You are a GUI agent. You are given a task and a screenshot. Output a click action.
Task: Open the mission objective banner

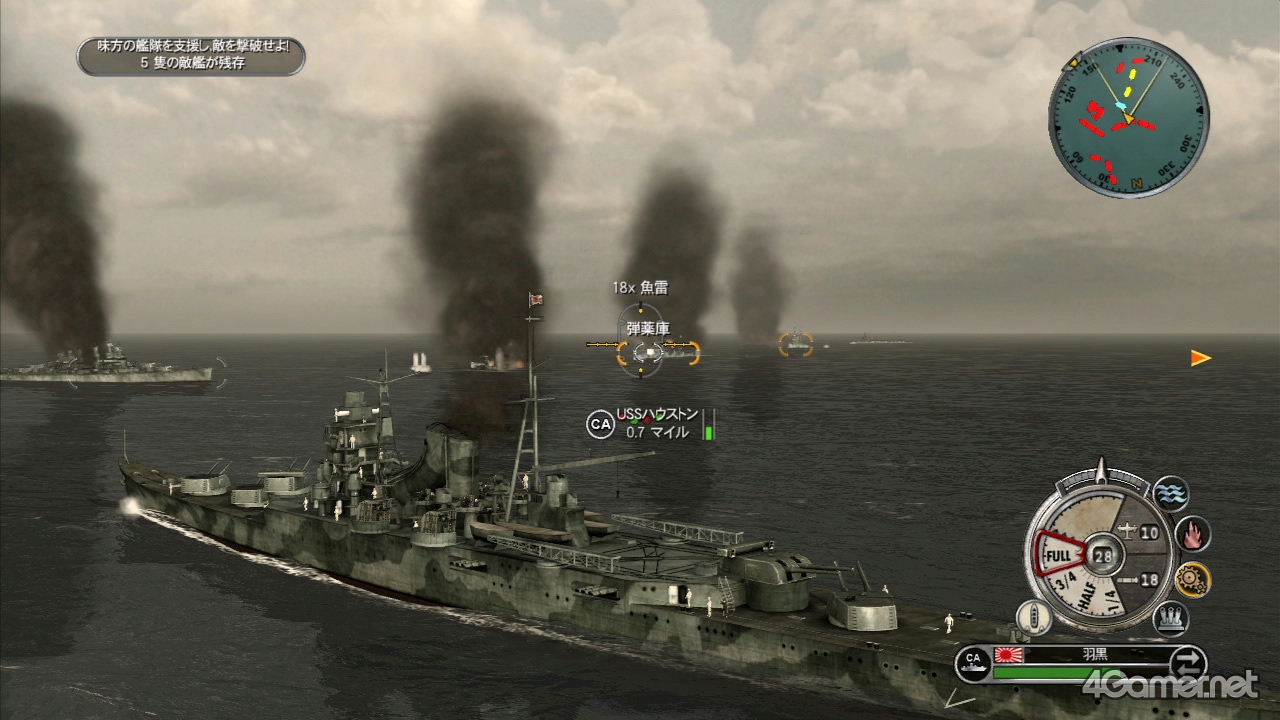pos(191,56)
